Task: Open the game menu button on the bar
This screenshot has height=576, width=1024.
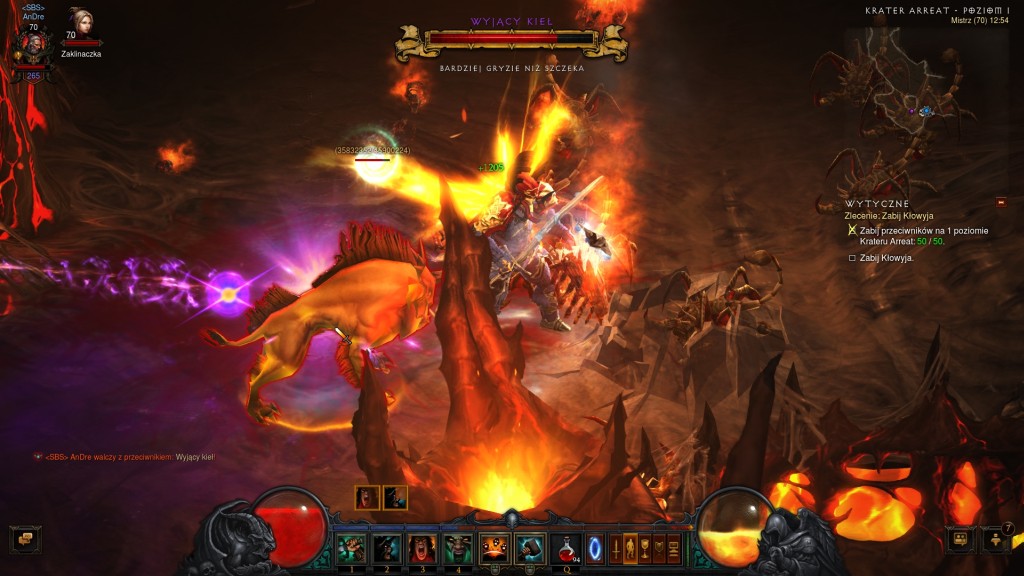Action: (x=675, y=548)
